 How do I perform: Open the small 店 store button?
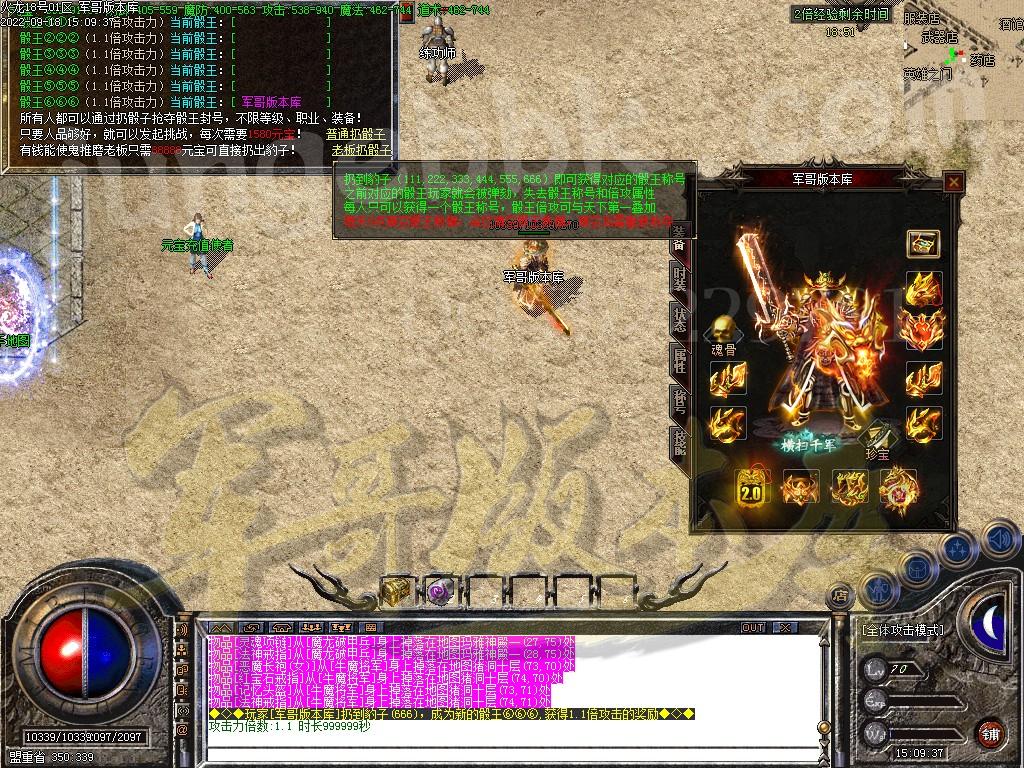coord(838,596)
